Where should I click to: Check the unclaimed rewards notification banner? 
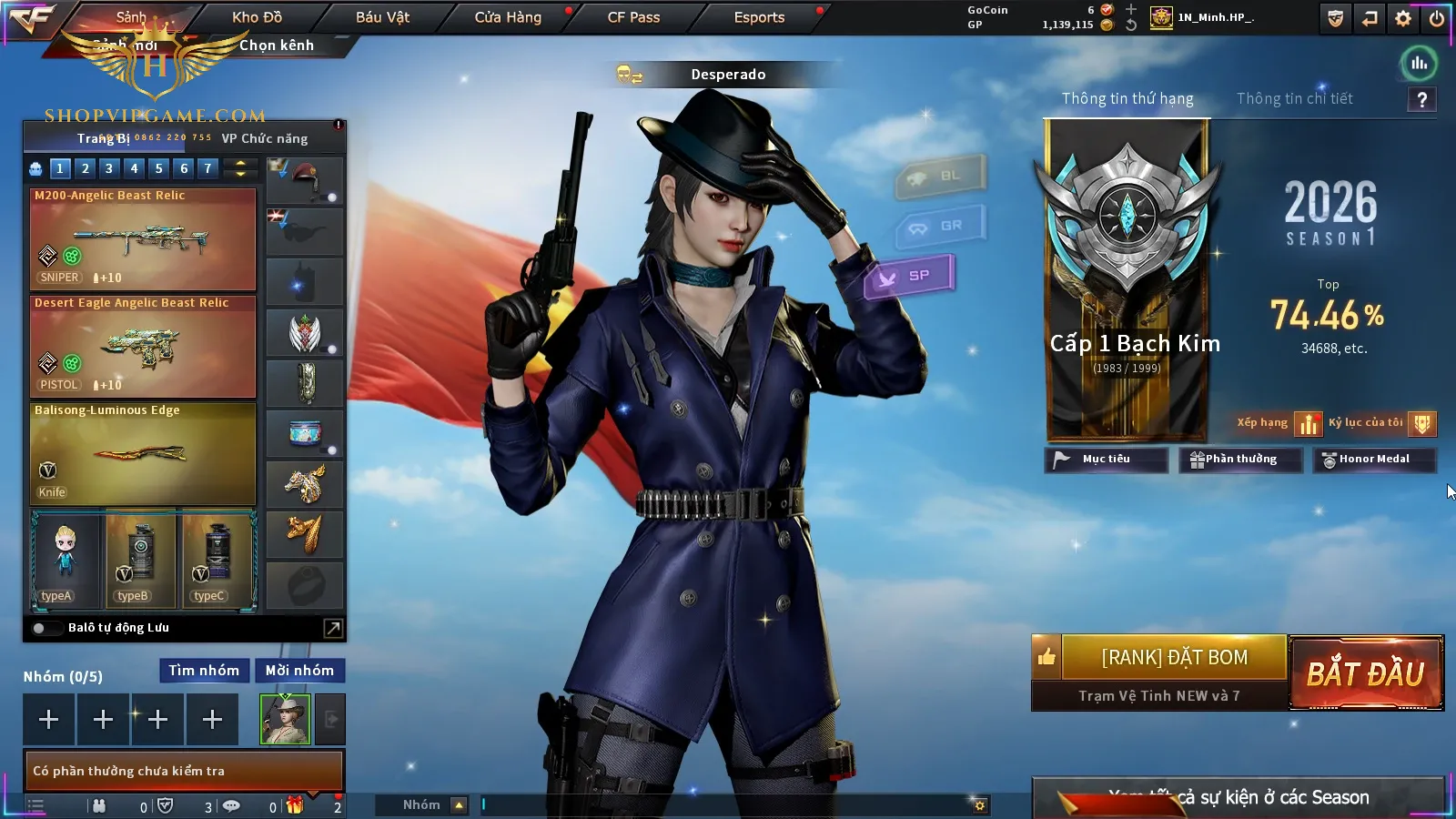(183, 771)
